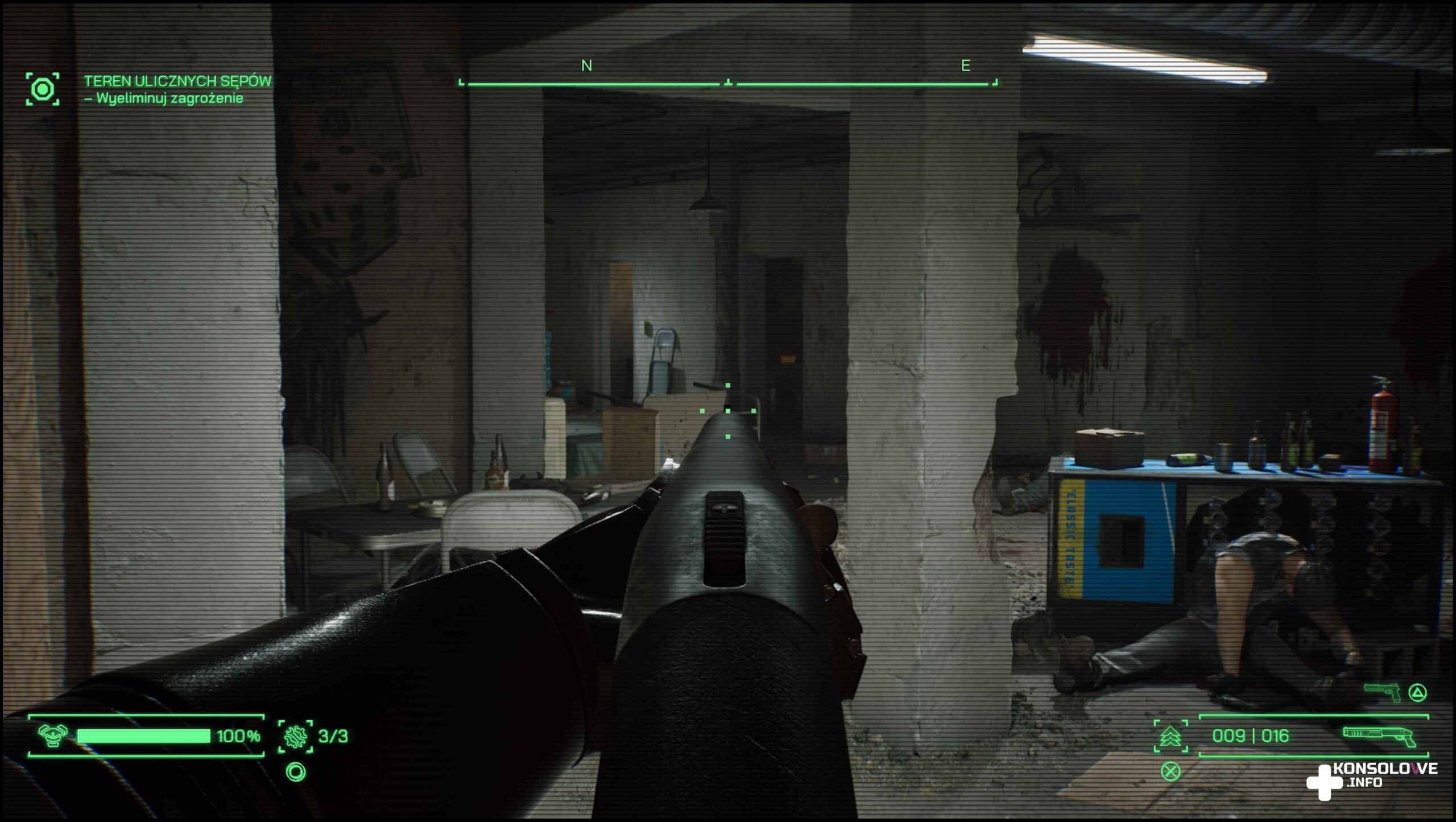Switch to the pistol weapon icon

(x=1383, y=692)
